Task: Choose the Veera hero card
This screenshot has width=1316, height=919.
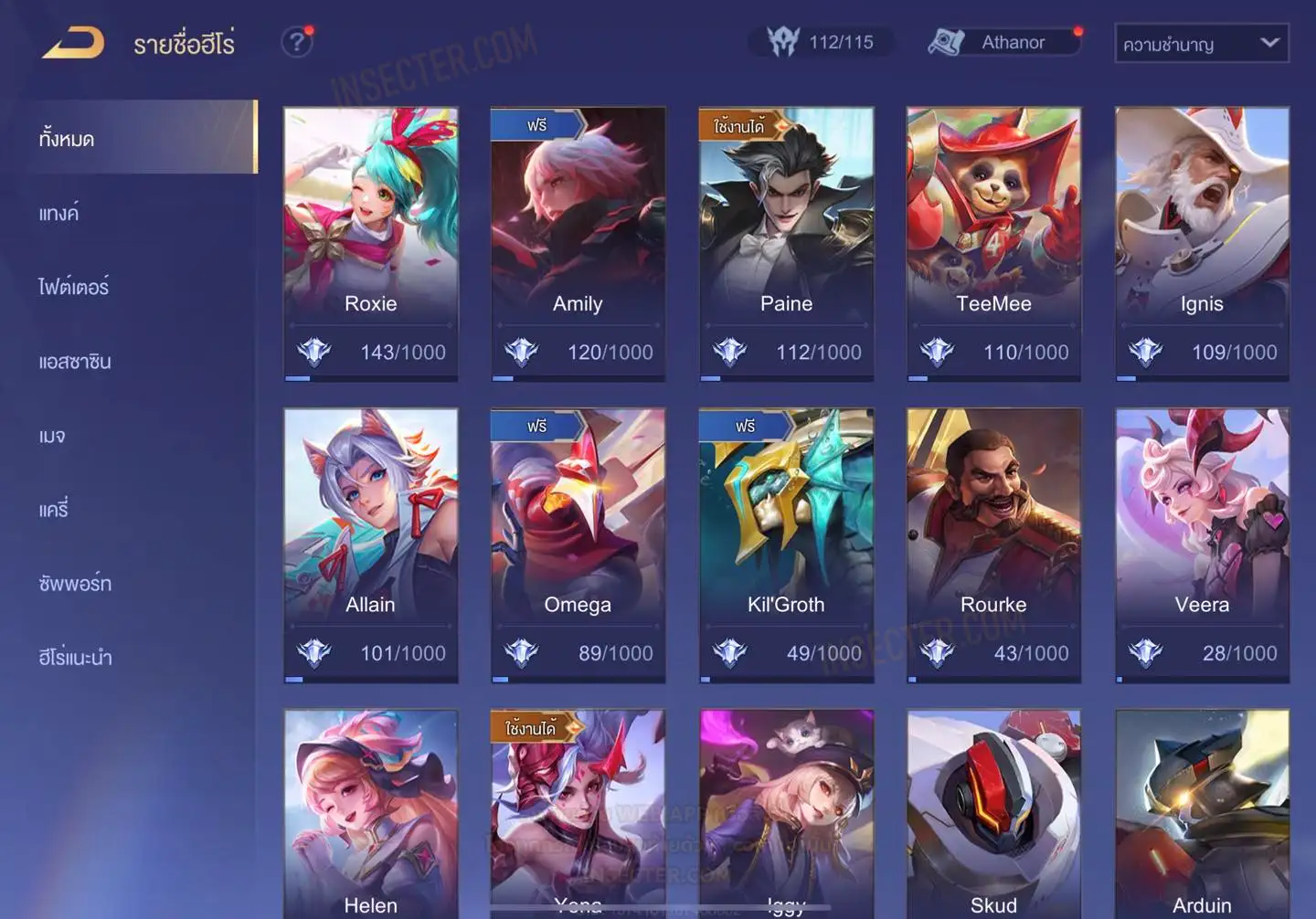Action: click(x=1202, y=544)
